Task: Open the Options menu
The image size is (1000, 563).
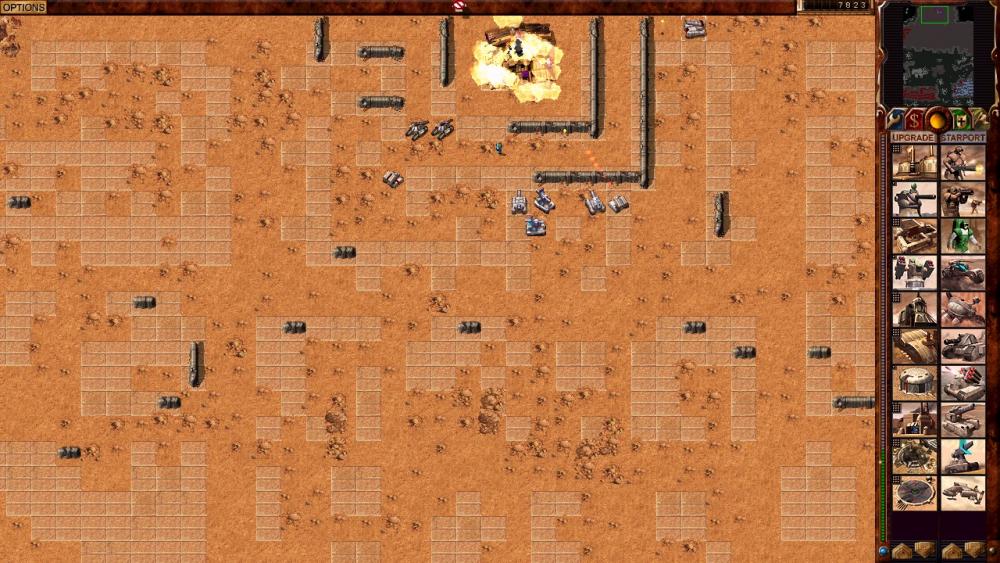Action: pyautogui.click(x=22, y=7)
